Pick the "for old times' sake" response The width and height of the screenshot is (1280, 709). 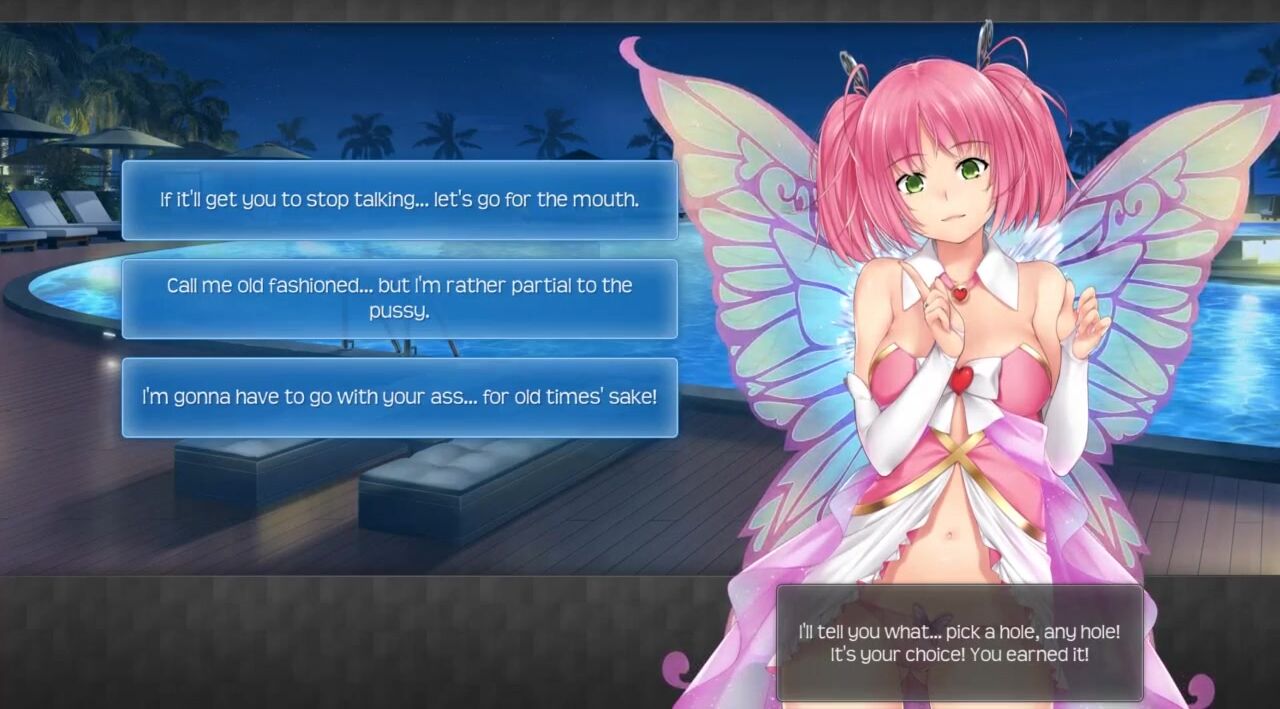pos(399,397)
